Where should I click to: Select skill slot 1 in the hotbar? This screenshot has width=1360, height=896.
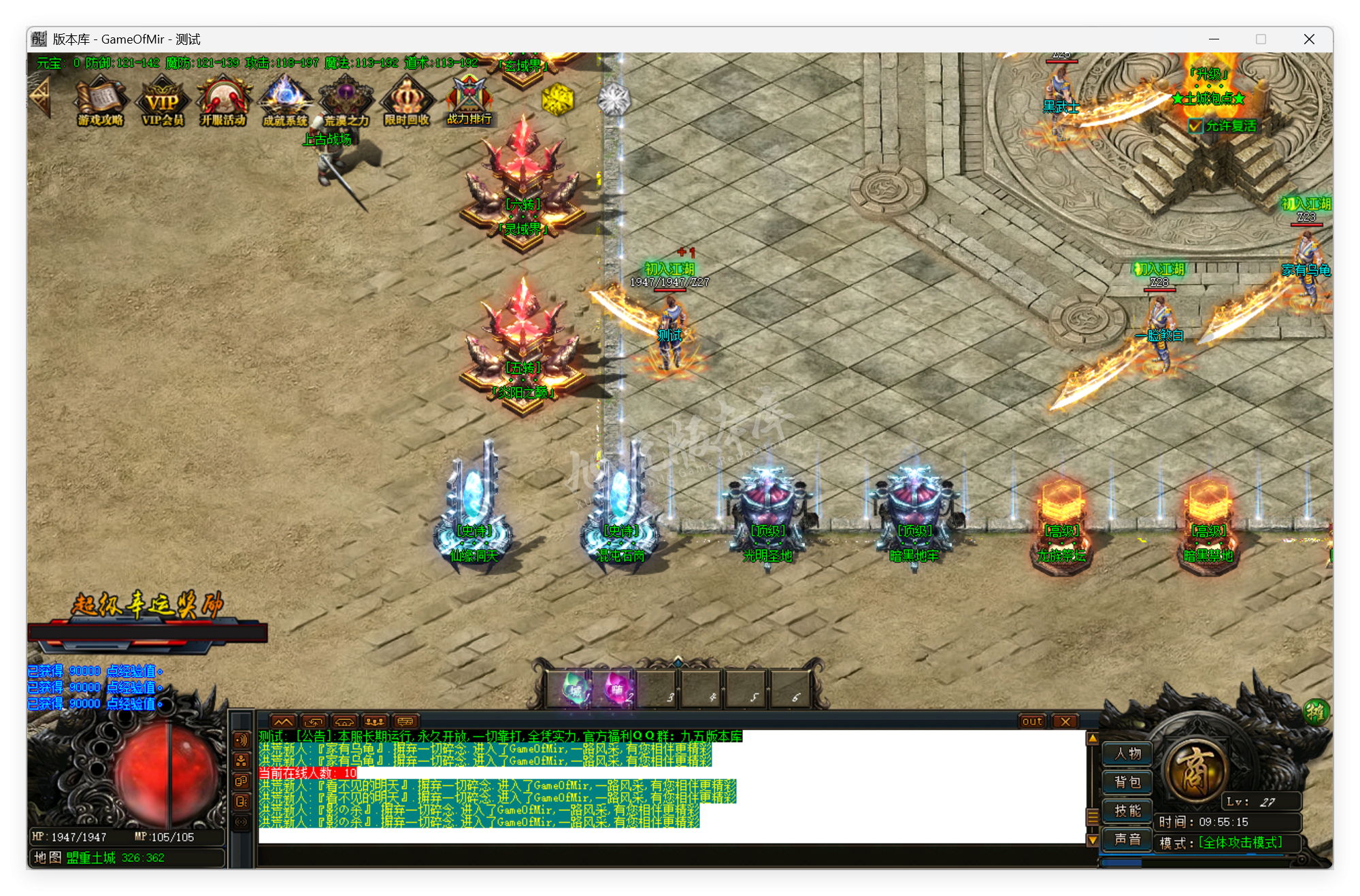(574, 691)
